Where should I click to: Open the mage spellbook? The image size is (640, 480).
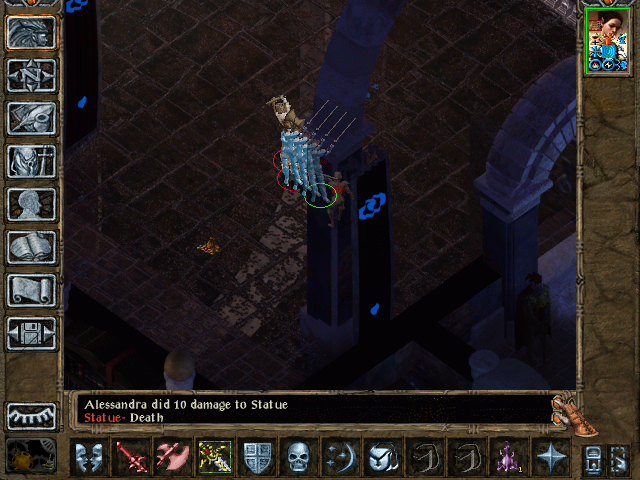click(x=31, y=247)
